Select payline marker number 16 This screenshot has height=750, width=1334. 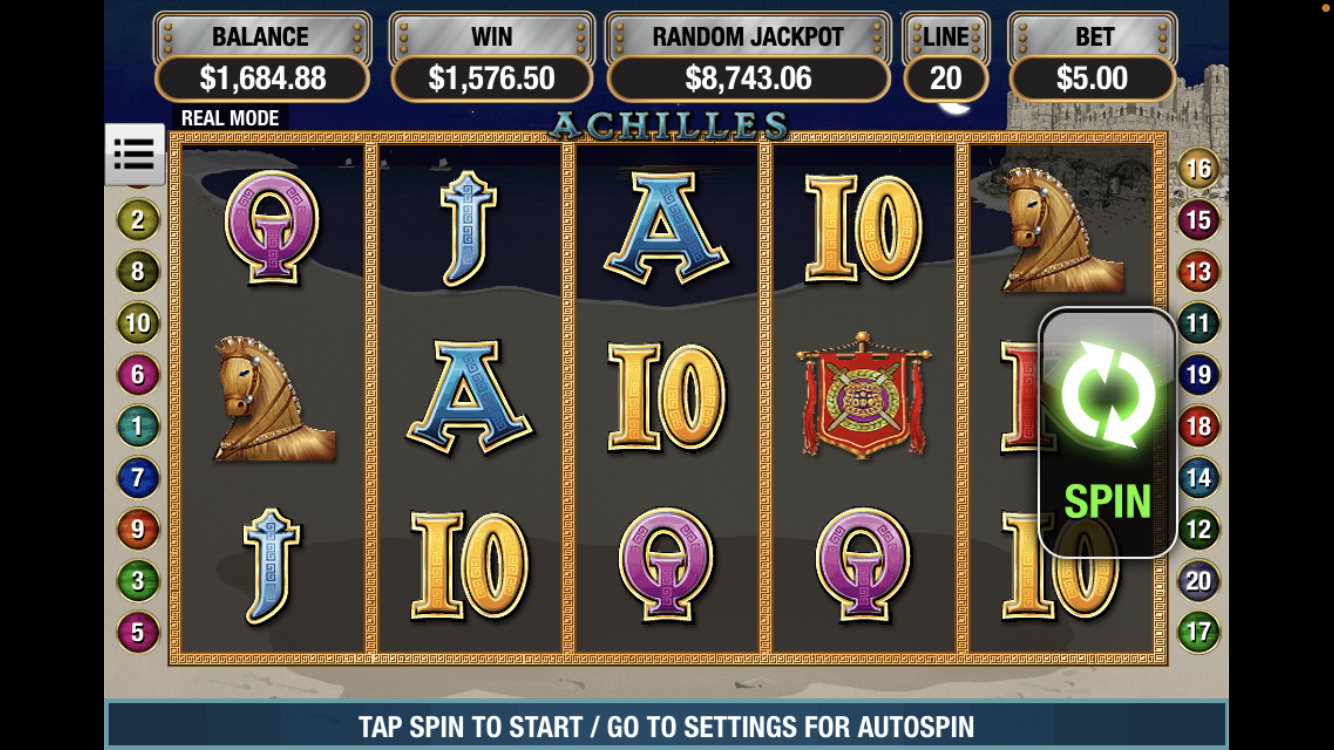pos(1198,169)
